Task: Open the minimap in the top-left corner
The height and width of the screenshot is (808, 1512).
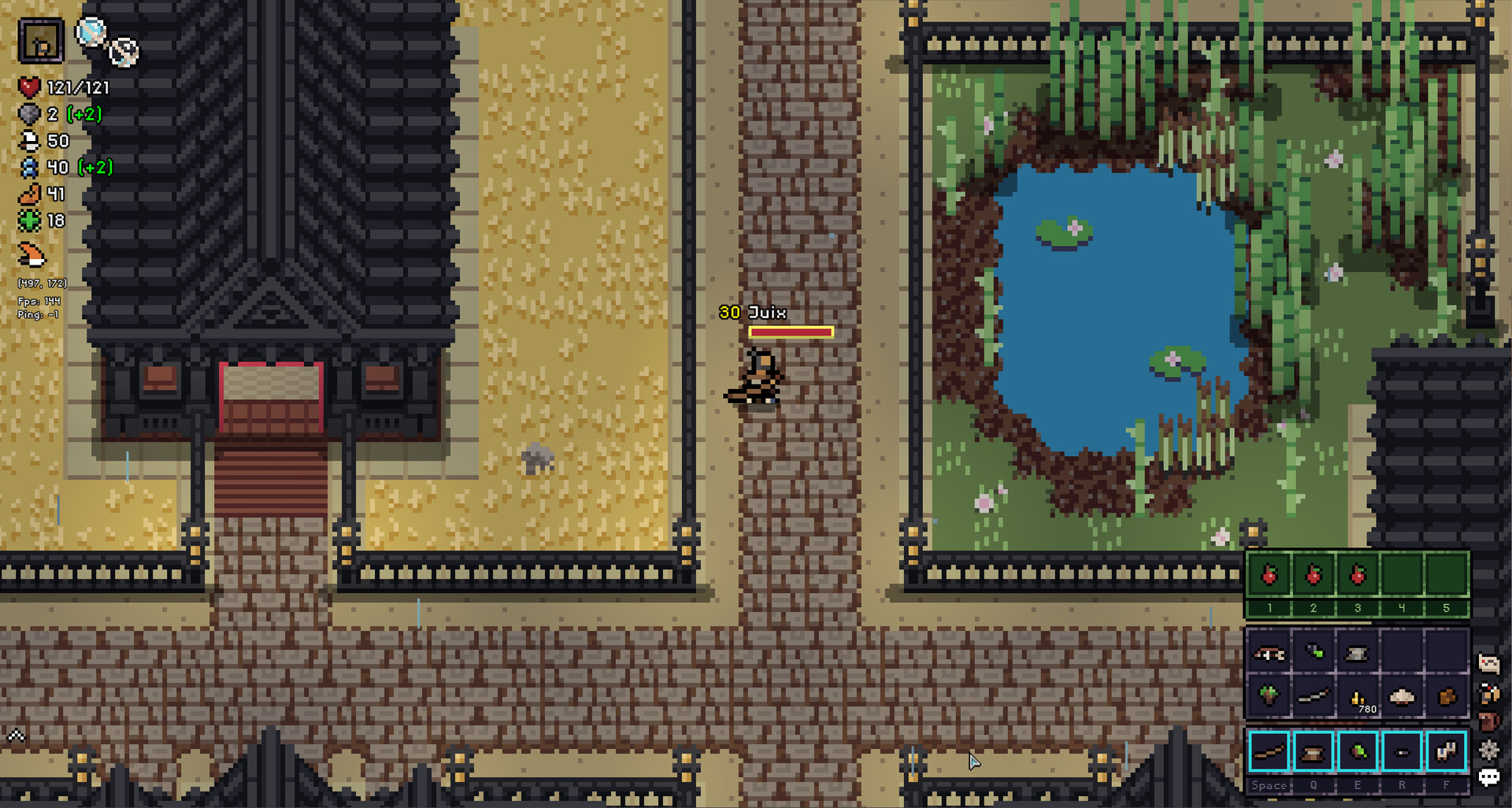Action: [42, 41]
